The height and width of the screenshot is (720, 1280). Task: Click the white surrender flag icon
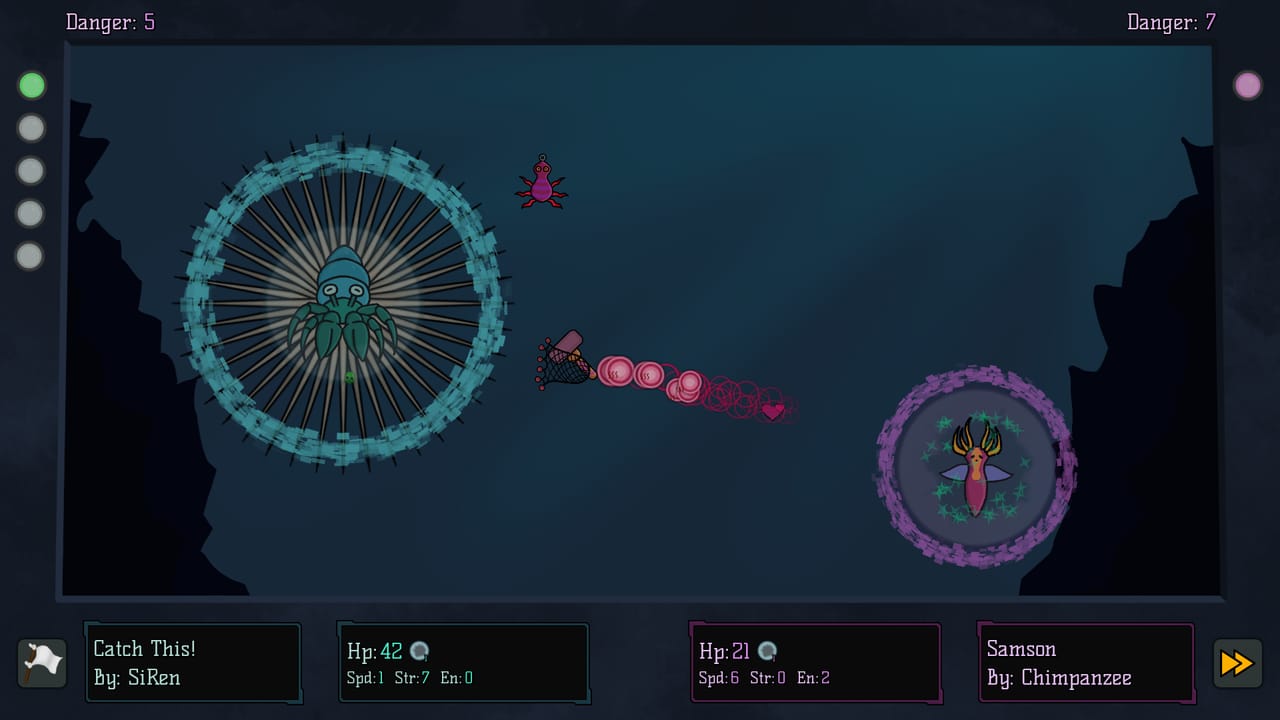[41, 662]
